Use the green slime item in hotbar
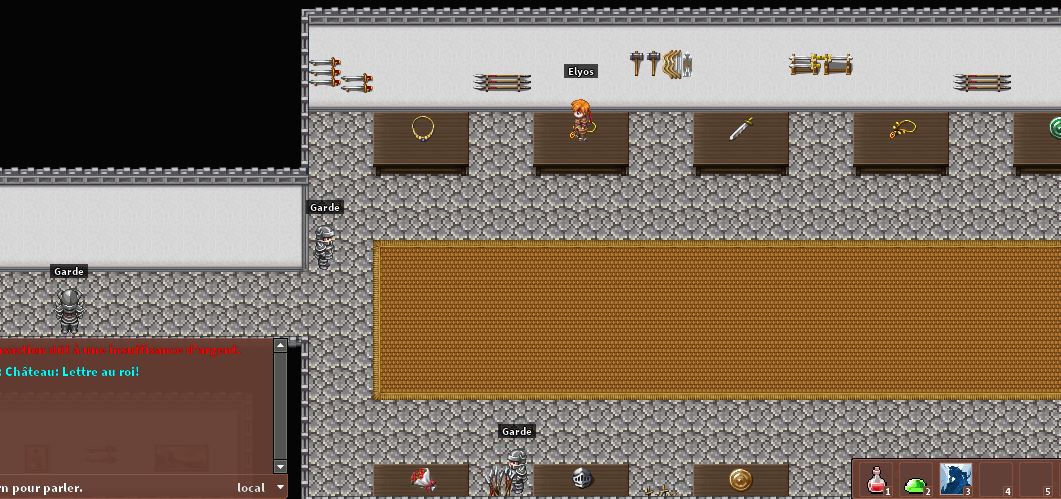This screenshot has height=499, width=1061. [x=915, y=481]
